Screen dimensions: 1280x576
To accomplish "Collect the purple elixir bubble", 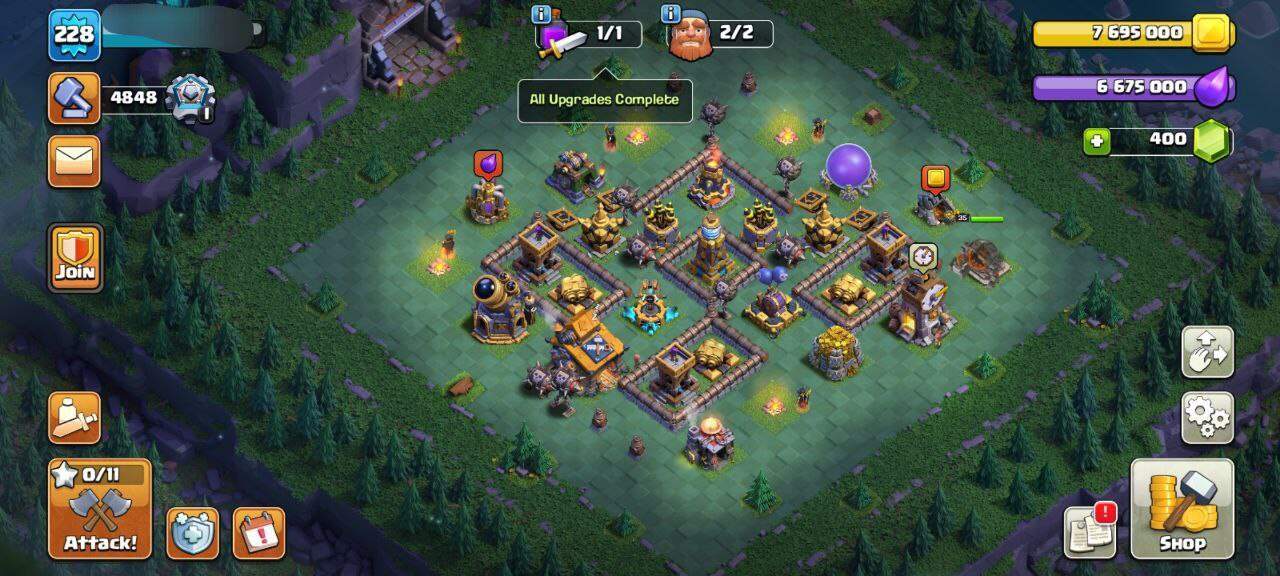I will click(x=488, y=165).
